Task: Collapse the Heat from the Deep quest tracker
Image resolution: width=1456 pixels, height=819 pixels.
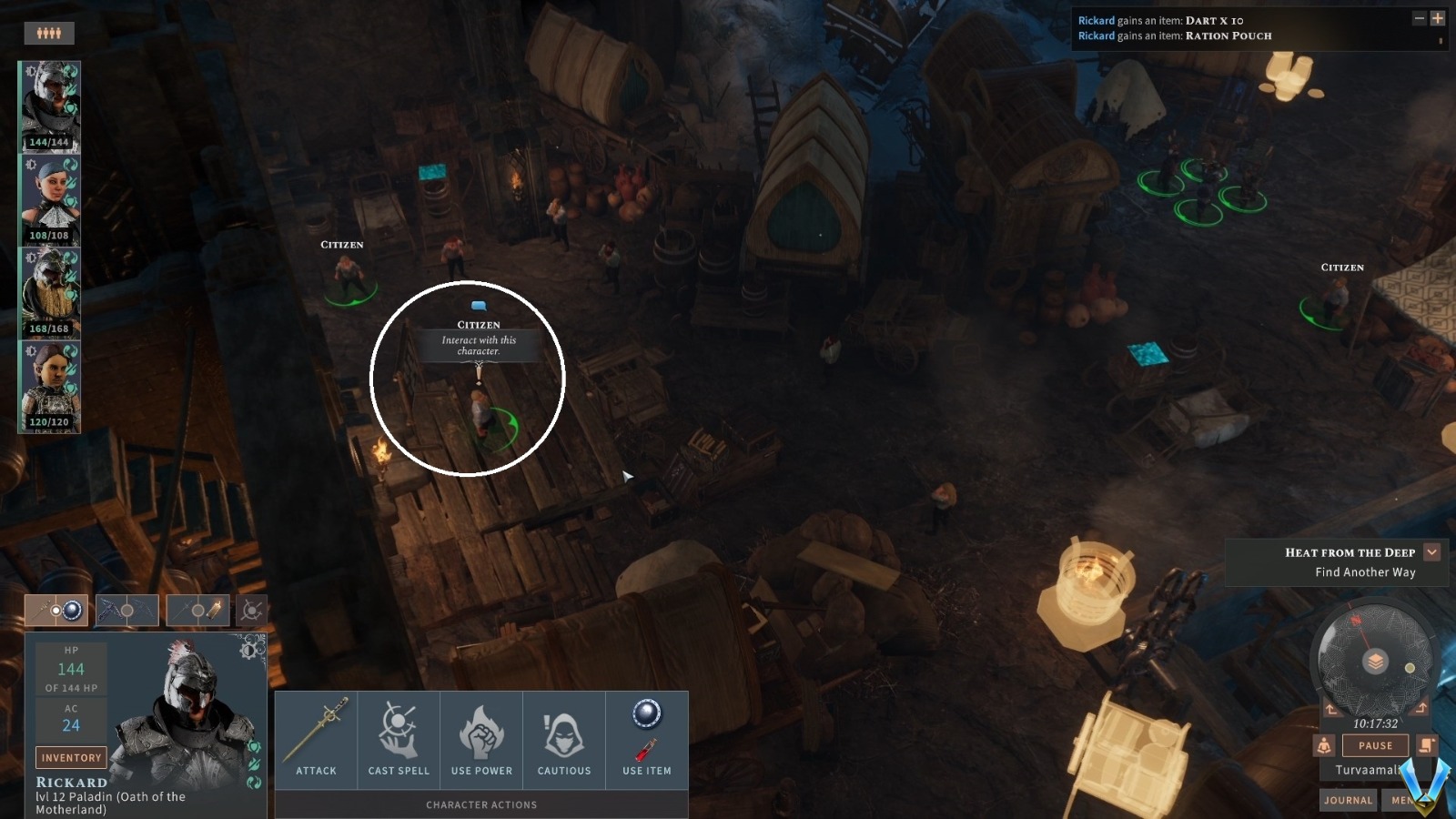Action: pos(1431,552)
